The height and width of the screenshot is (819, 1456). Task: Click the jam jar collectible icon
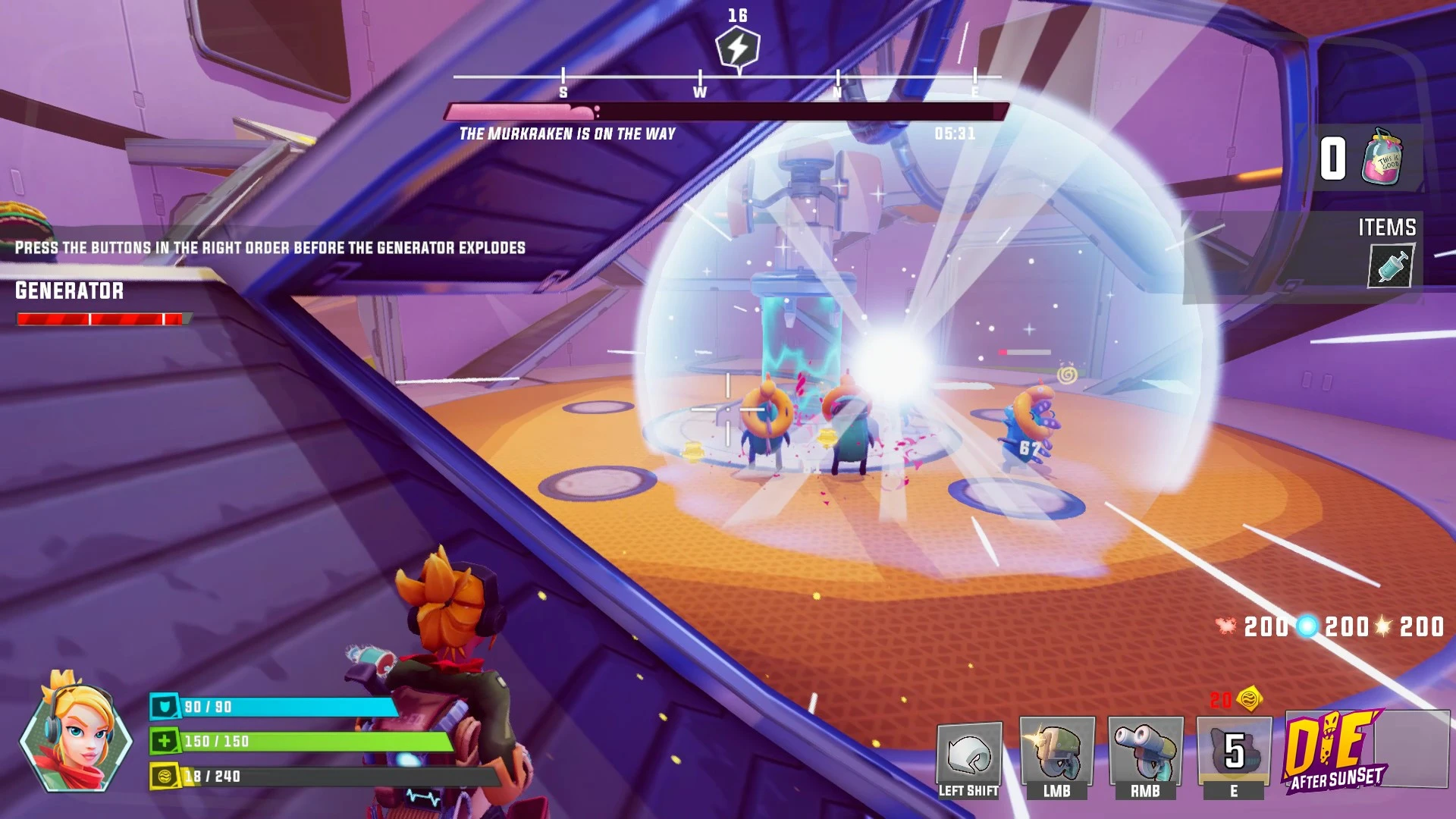(x=1382, y=158)
